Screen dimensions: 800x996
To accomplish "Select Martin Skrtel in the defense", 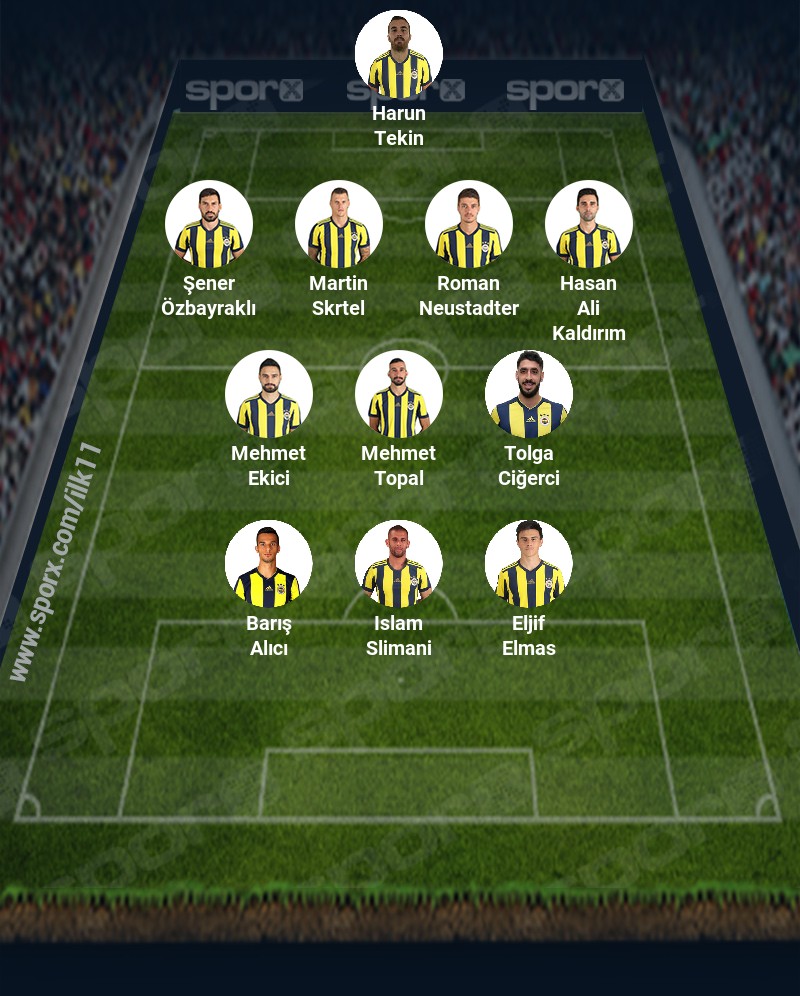I will [339, 224].
